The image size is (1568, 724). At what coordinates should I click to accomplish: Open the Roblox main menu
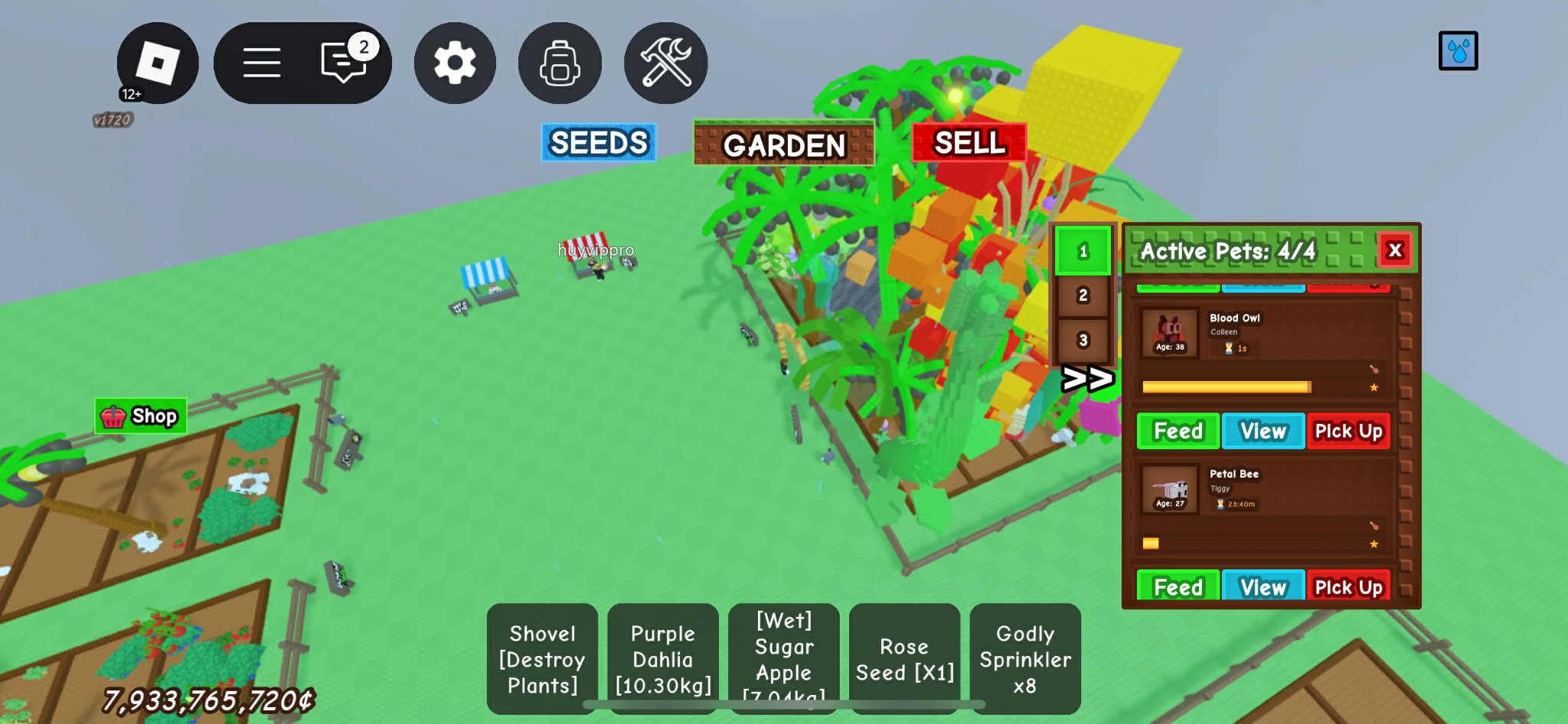(x=157, y=63)
